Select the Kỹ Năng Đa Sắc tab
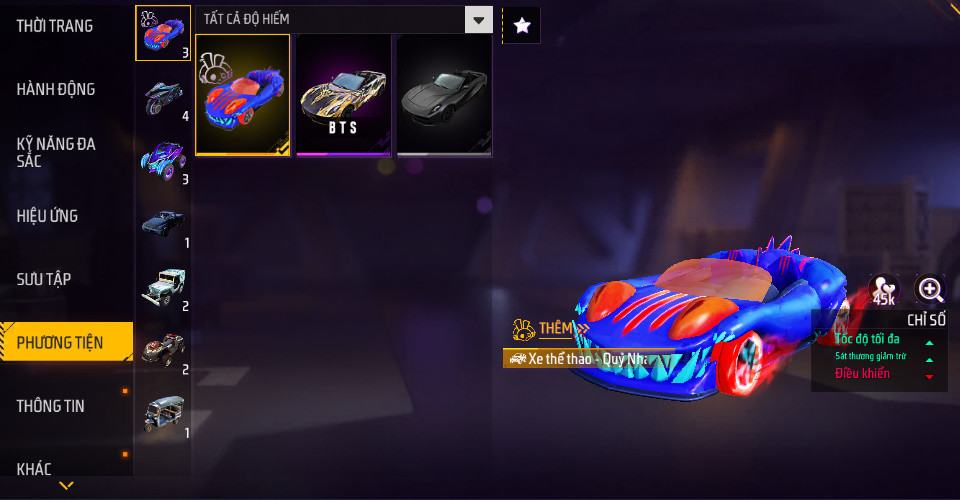 (56, 152)
